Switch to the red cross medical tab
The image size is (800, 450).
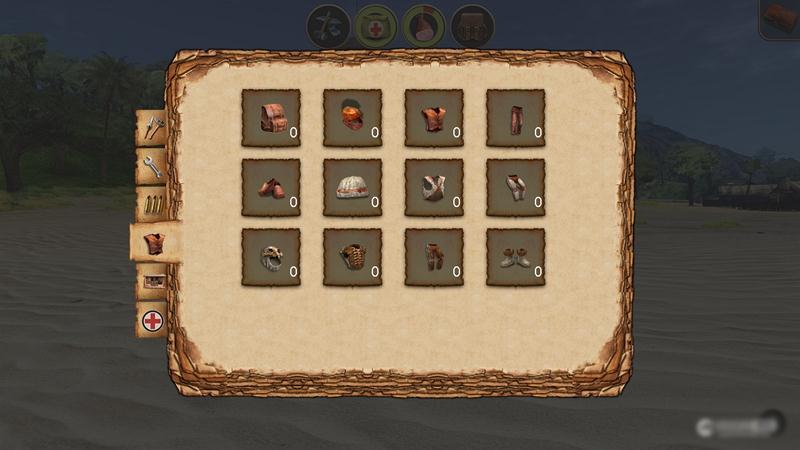(153, 321)
